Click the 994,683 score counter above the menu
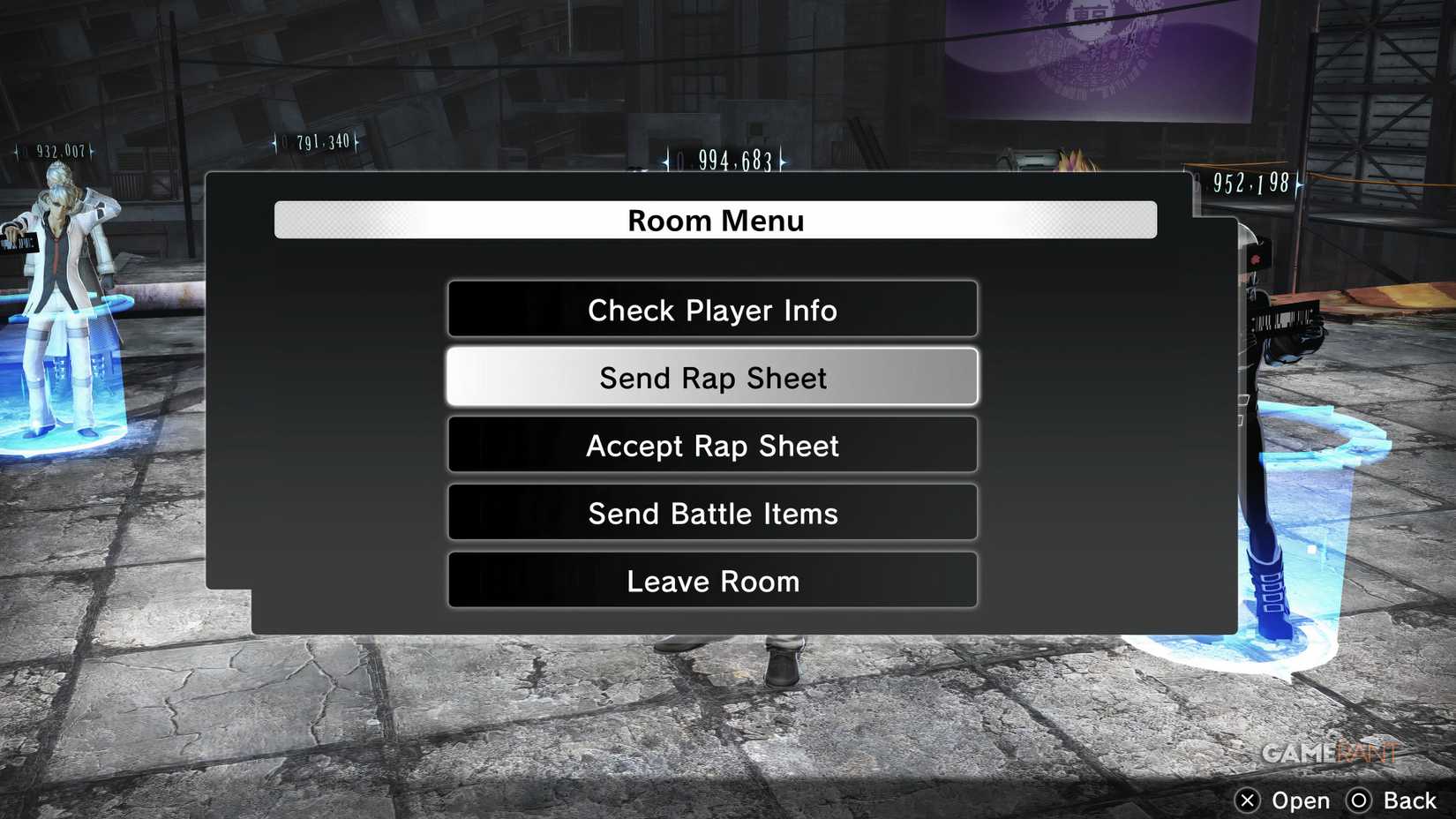Screen dimensions: 1456x819 [x=725, y=161]
